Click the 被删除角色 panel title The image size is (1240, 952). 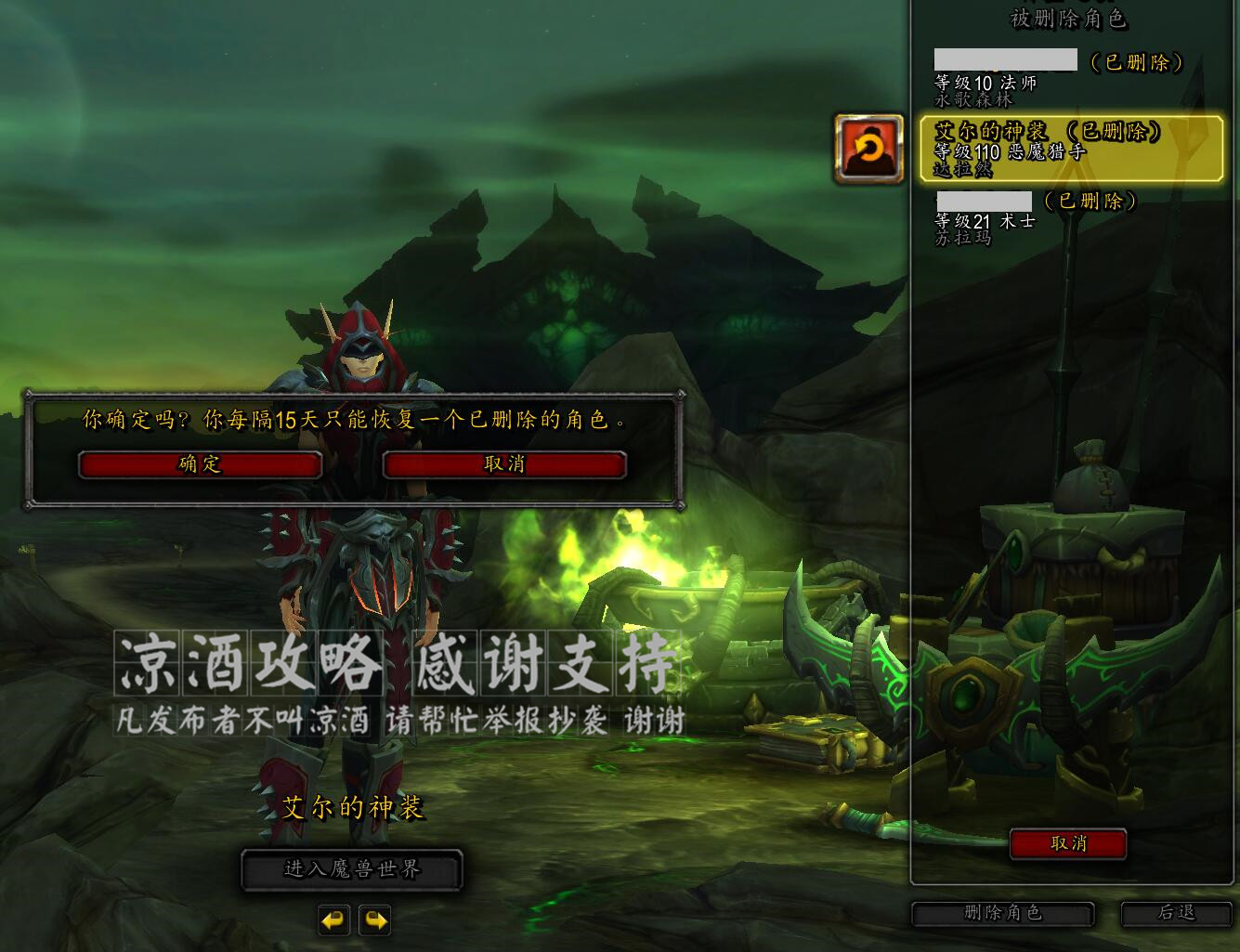pos(1069,20)
